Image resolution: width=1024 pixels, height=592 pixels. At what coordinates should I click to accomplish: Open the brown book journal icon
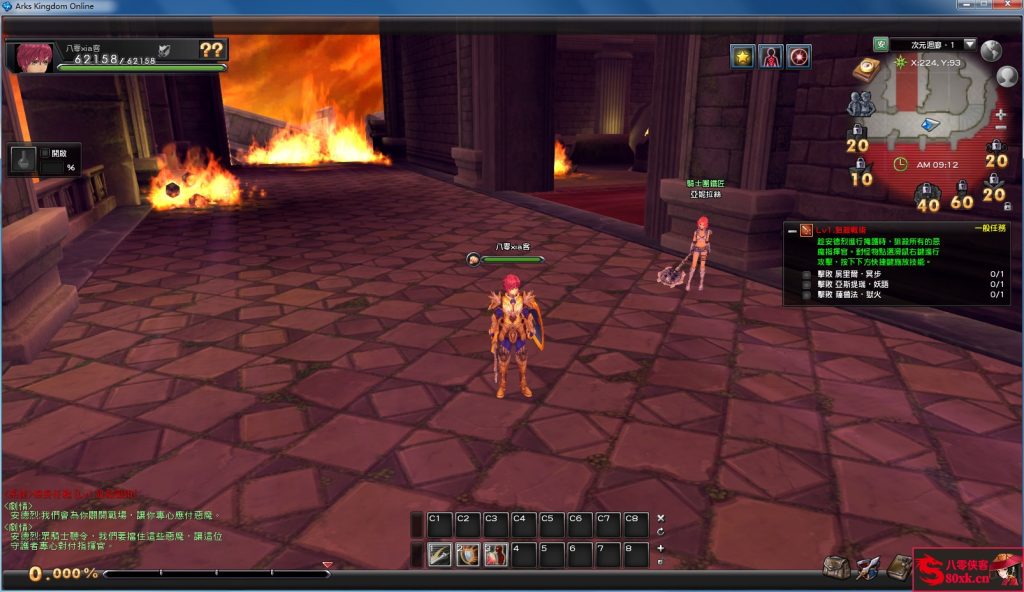(x=898, y=567)
